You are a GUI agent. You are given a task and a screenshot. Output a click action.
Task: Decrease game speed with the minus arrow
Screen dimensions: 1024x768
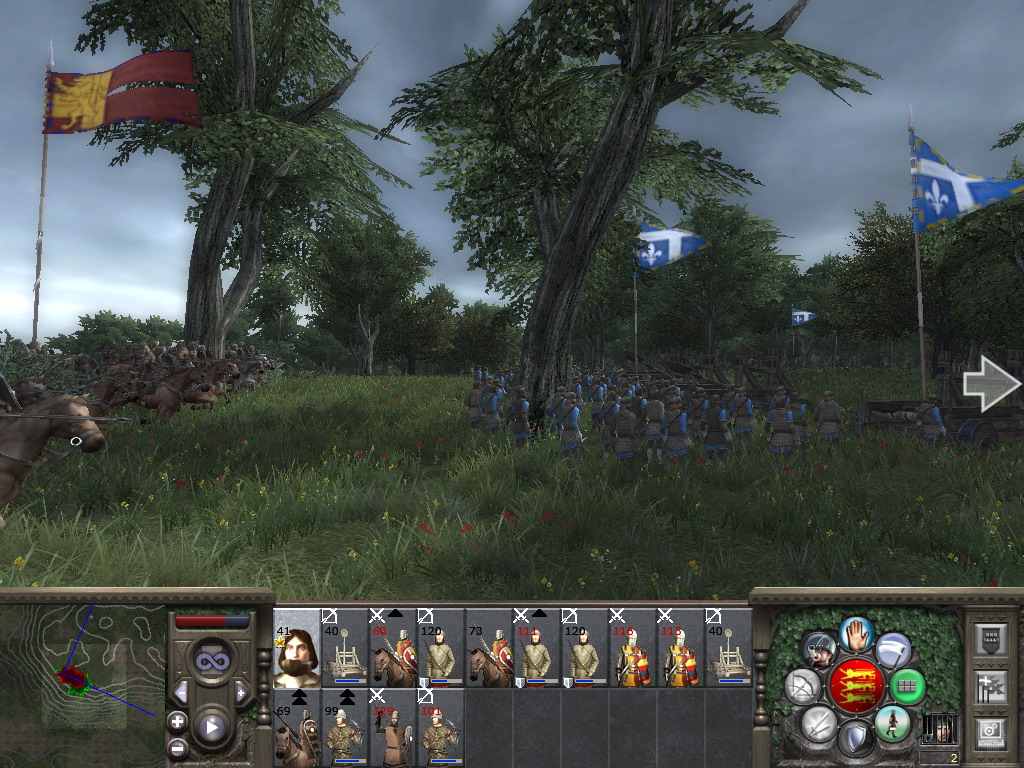pyautogui.click(x=181, y=692)
